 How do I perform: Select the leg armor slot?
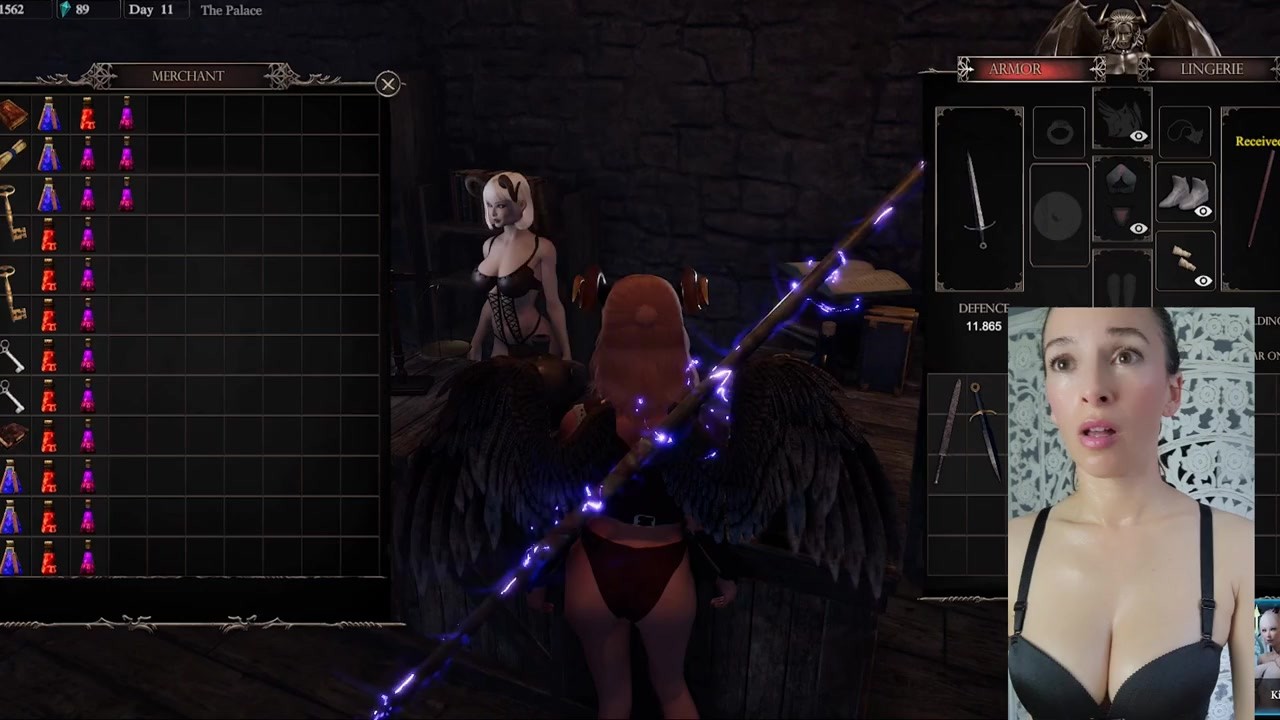click(x=1122, y=282)
